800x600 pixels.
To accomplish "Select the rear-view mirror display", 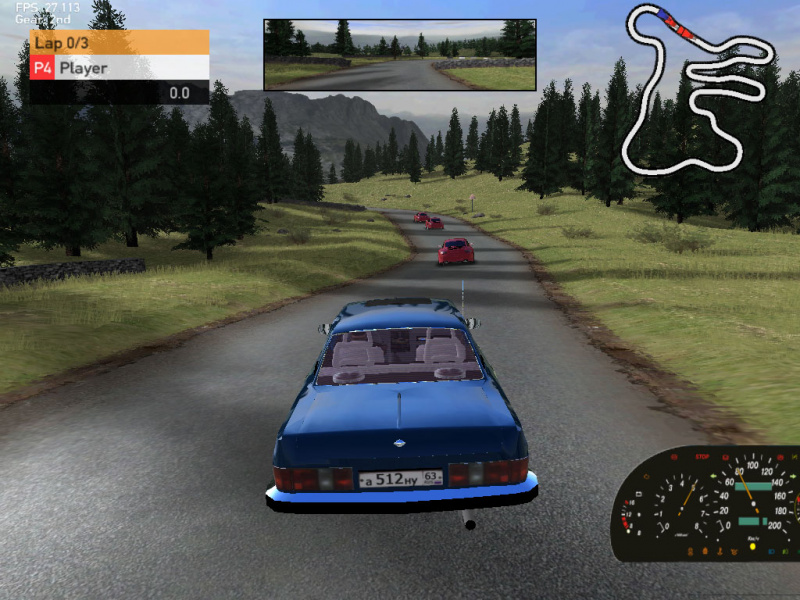I will [x=400, y=55].
